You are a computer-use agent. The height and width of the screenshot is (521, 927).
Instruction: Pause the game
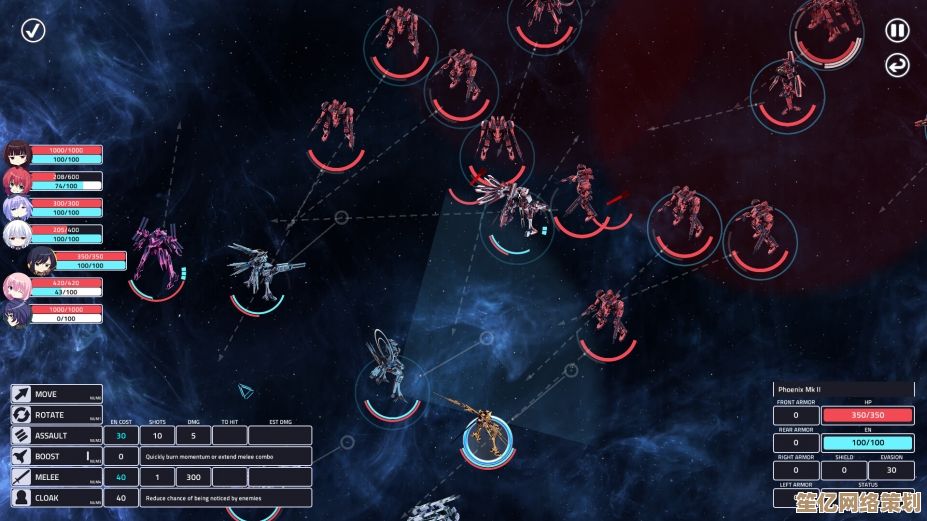coord(897,30)
